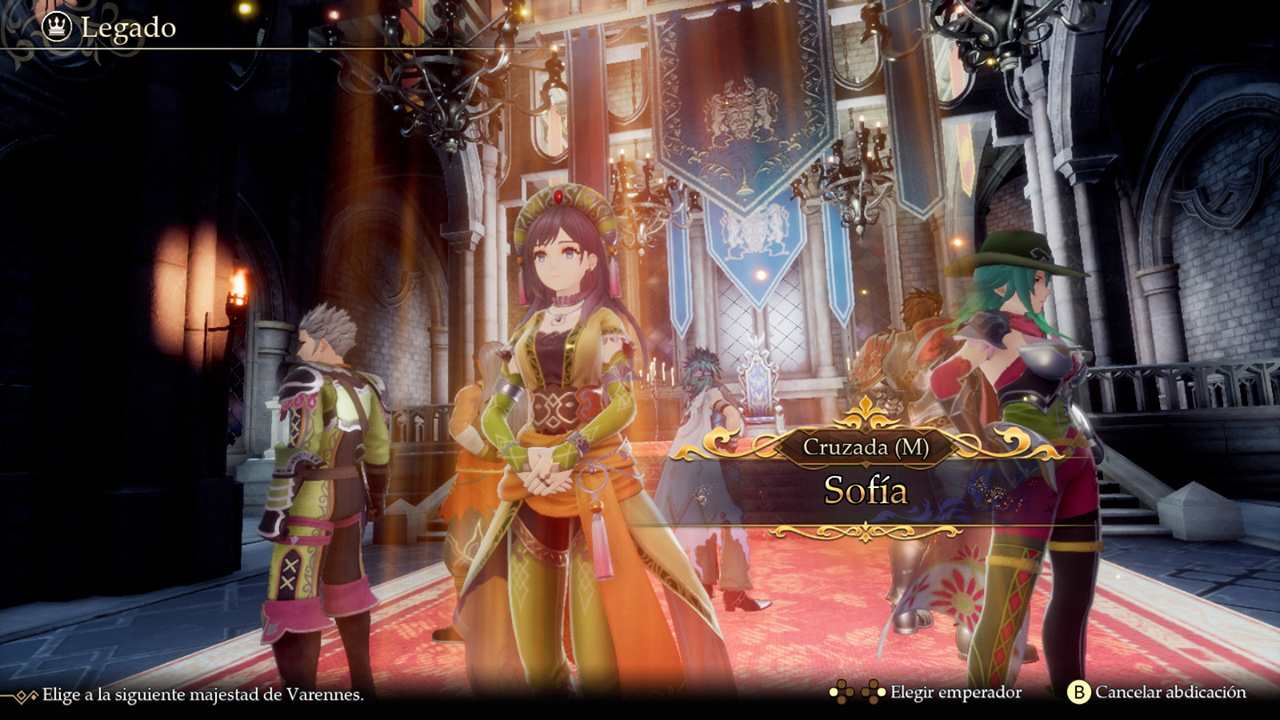This screenshot has height=720, width=1280.
Task: Click the crown icon beside Legado
Action: [x=55, y=28]
